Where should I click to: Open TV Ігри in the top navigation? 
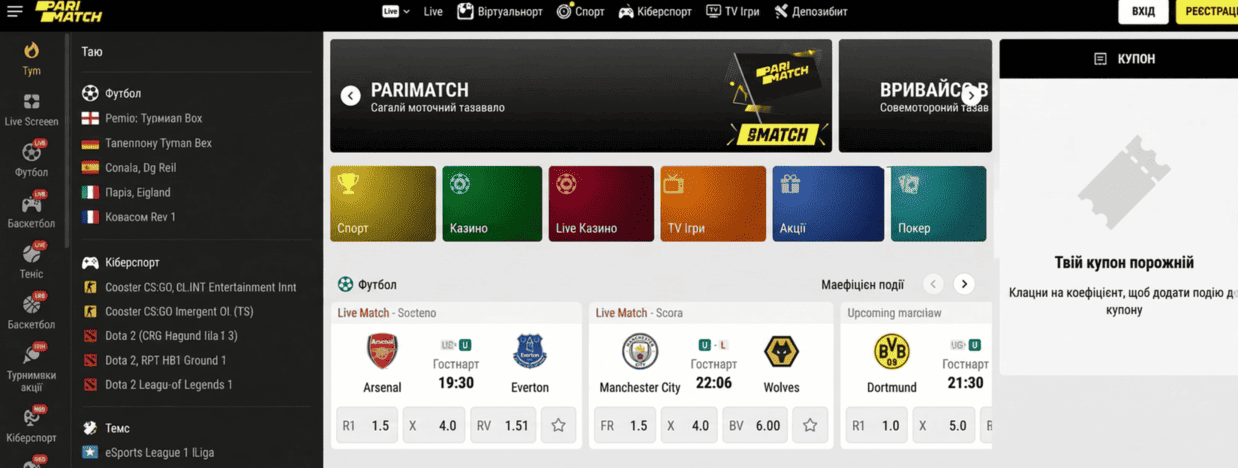click(x=733, y=12)
